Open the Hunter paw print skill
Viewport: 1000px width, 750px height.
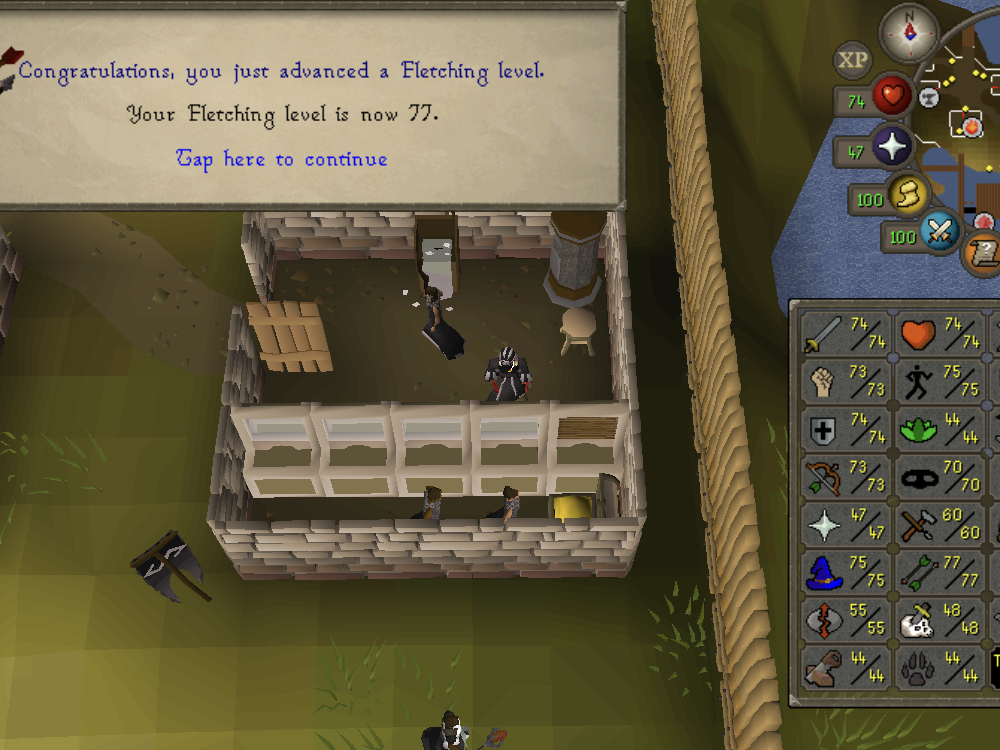[x=938, y=667]
